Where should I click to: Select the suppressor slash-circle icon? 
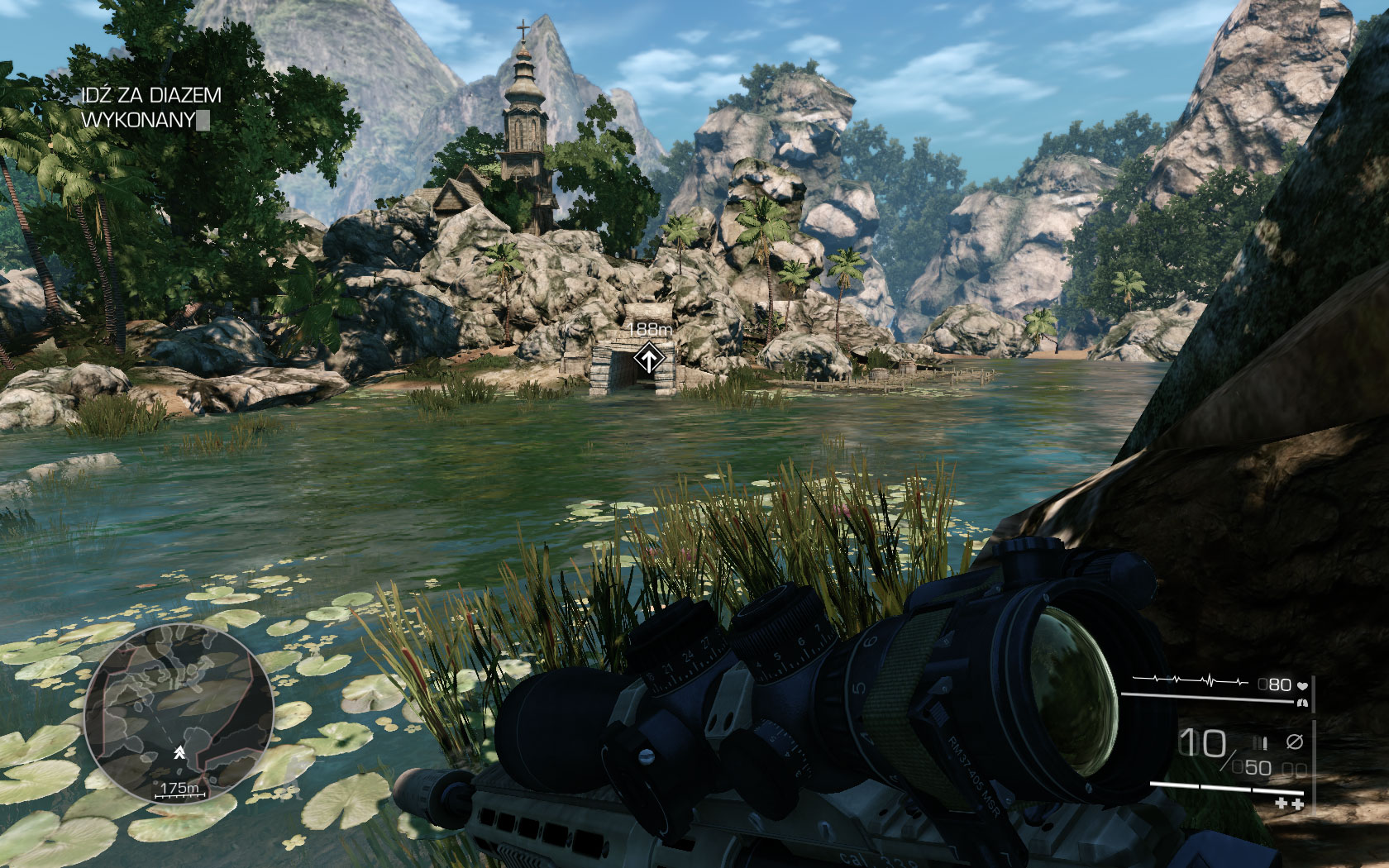pyautogui.click(x=1295, y=742)
